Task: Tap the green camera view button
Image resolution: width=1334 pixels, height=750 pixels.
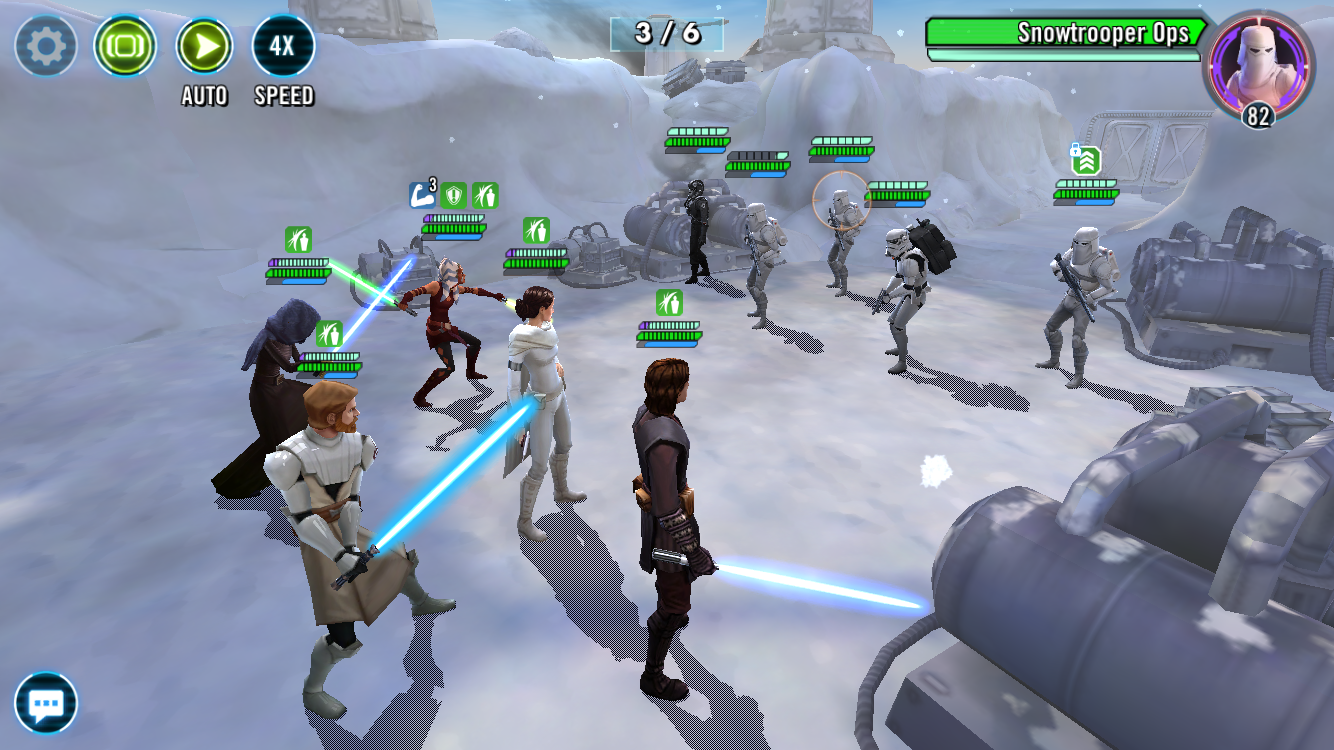Action: pyautogui.click(x=125, y=46)
